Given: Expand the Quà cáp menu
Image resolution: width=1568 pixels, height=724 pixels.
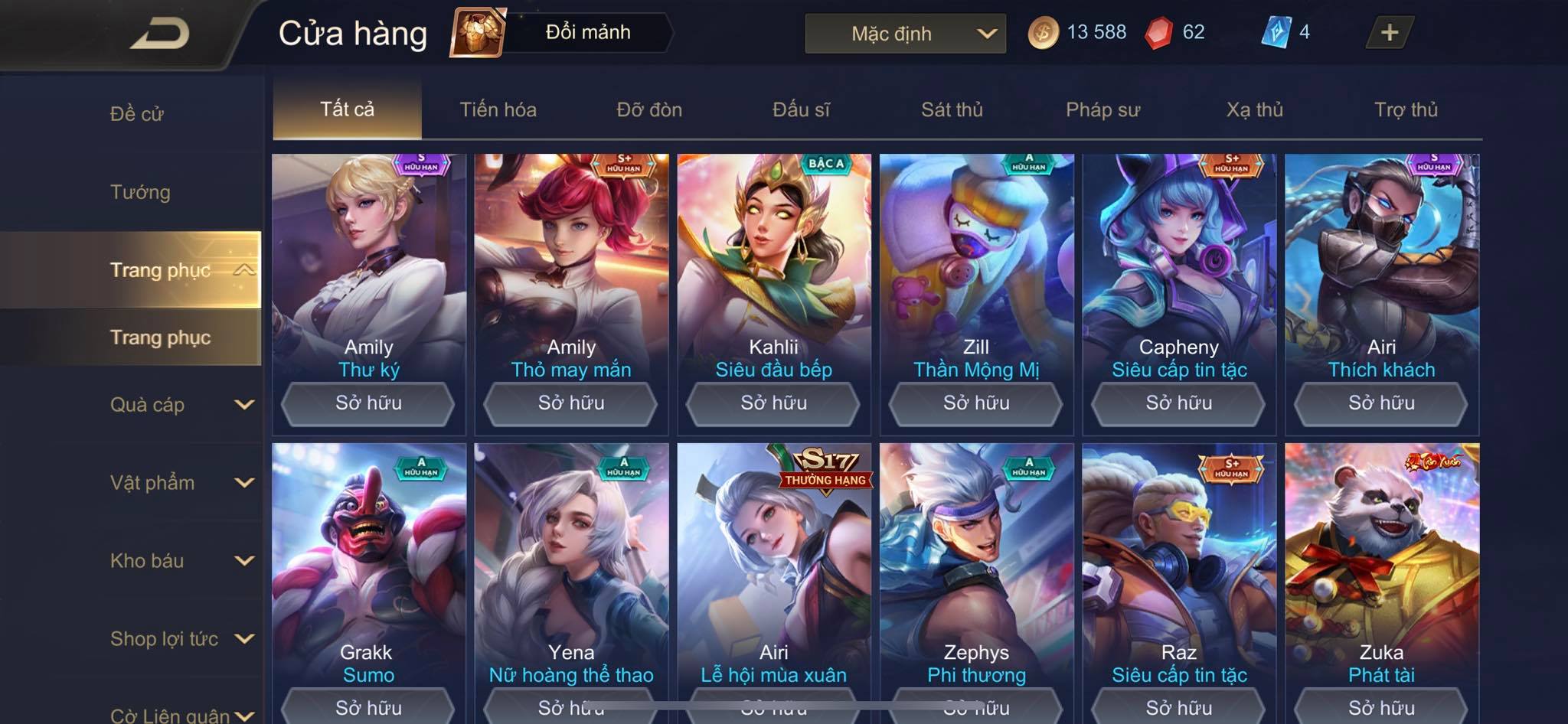Looking at the screenshot, I should click(x=180, y=405).
